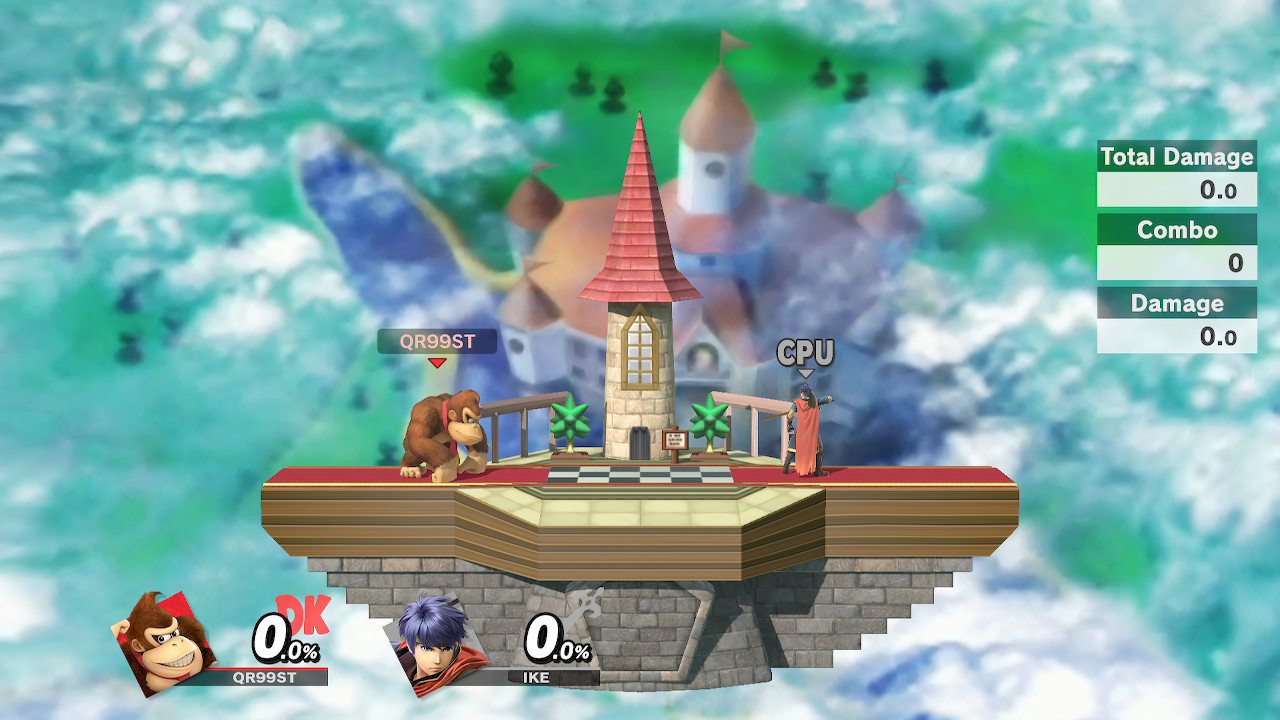
Task: Click the QR99ST player tag above Donkey Kong
Action: (x=437, y=341)
